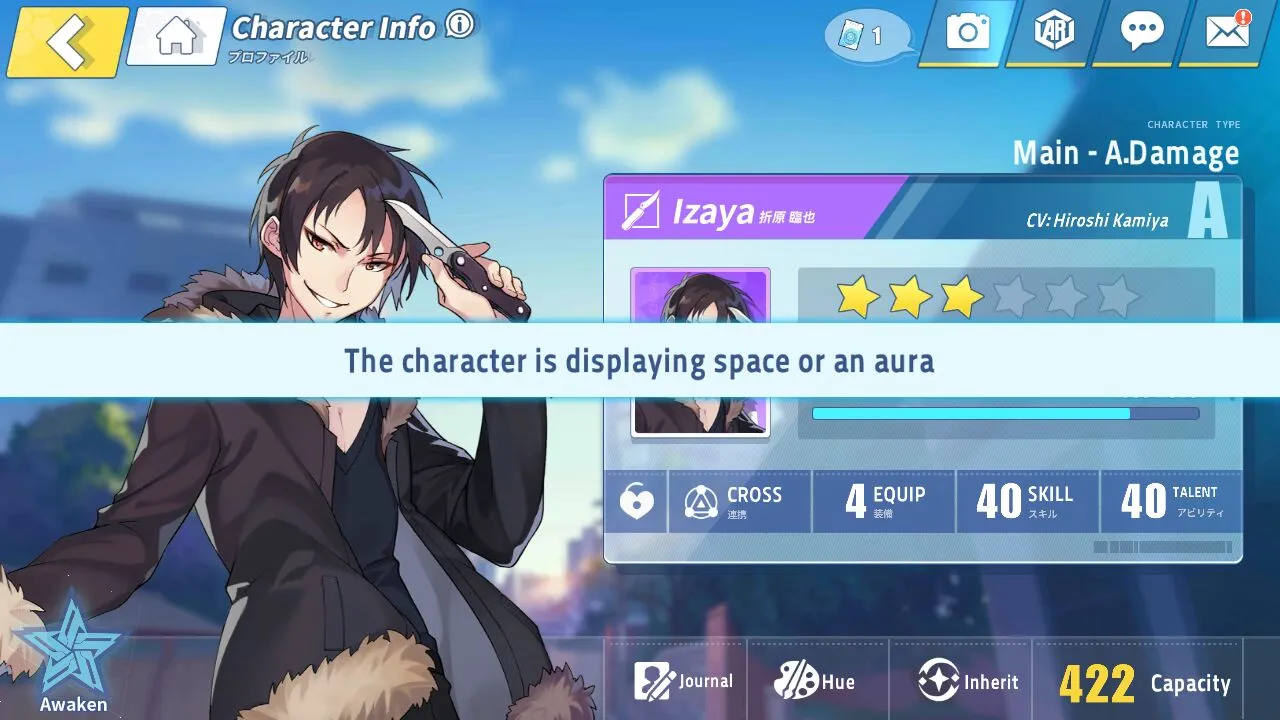Launch the AR feature
1280x720 pixels.
point(1053,33)
